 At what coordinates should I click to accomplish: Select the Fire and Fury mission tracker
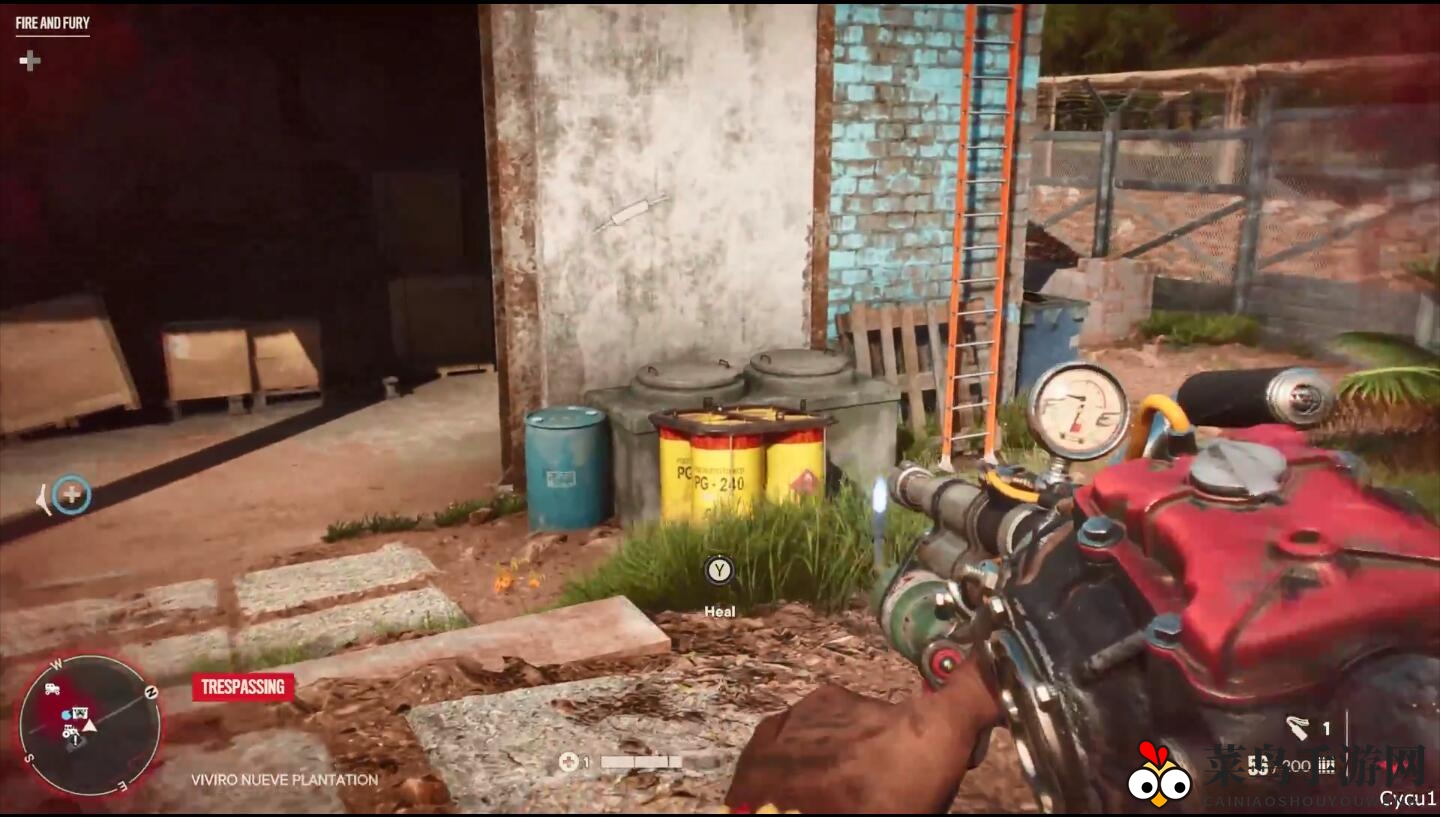coord(52,23)
